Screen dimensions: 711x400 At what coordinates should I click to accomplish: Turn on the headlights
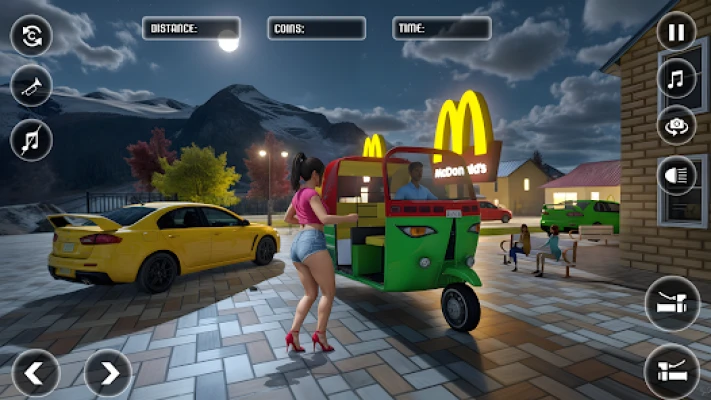pos(676,176)
